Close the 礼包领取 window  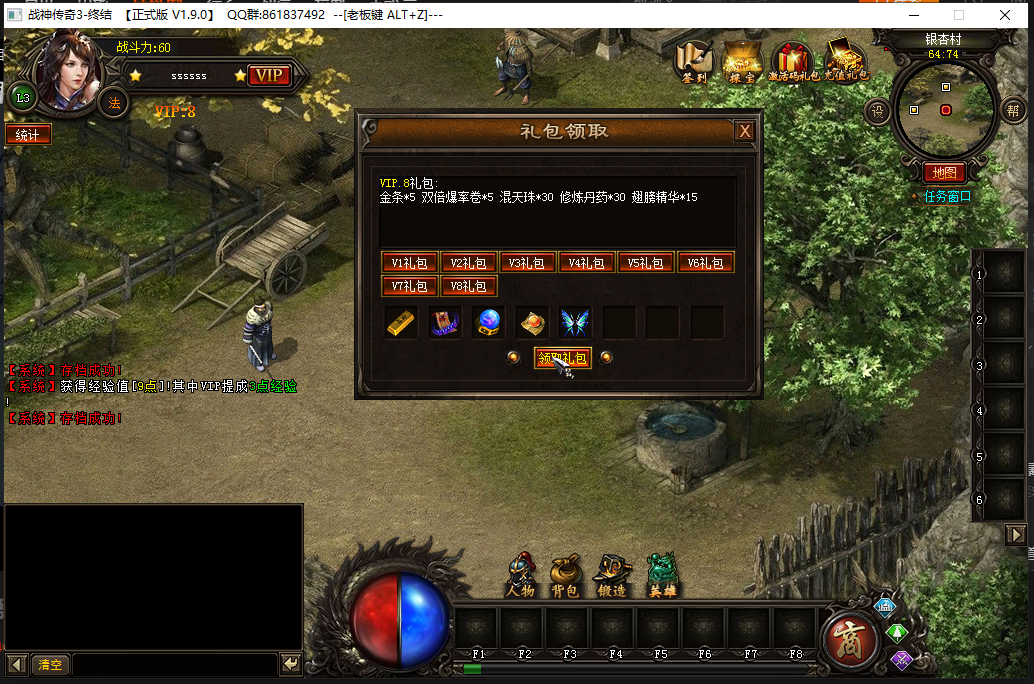point(744,131)
